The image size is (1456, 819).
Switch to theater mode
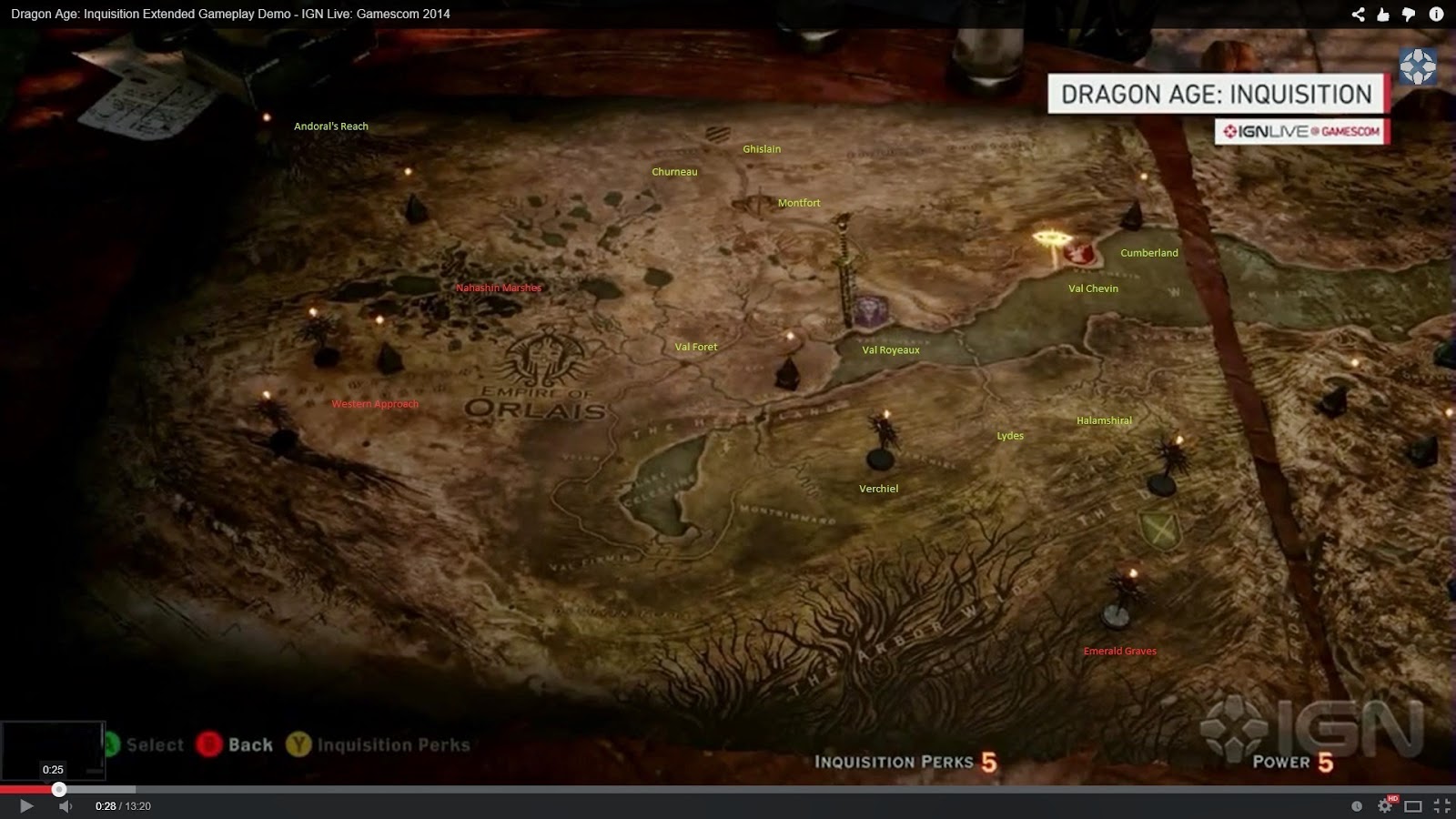click(1412, 806)
